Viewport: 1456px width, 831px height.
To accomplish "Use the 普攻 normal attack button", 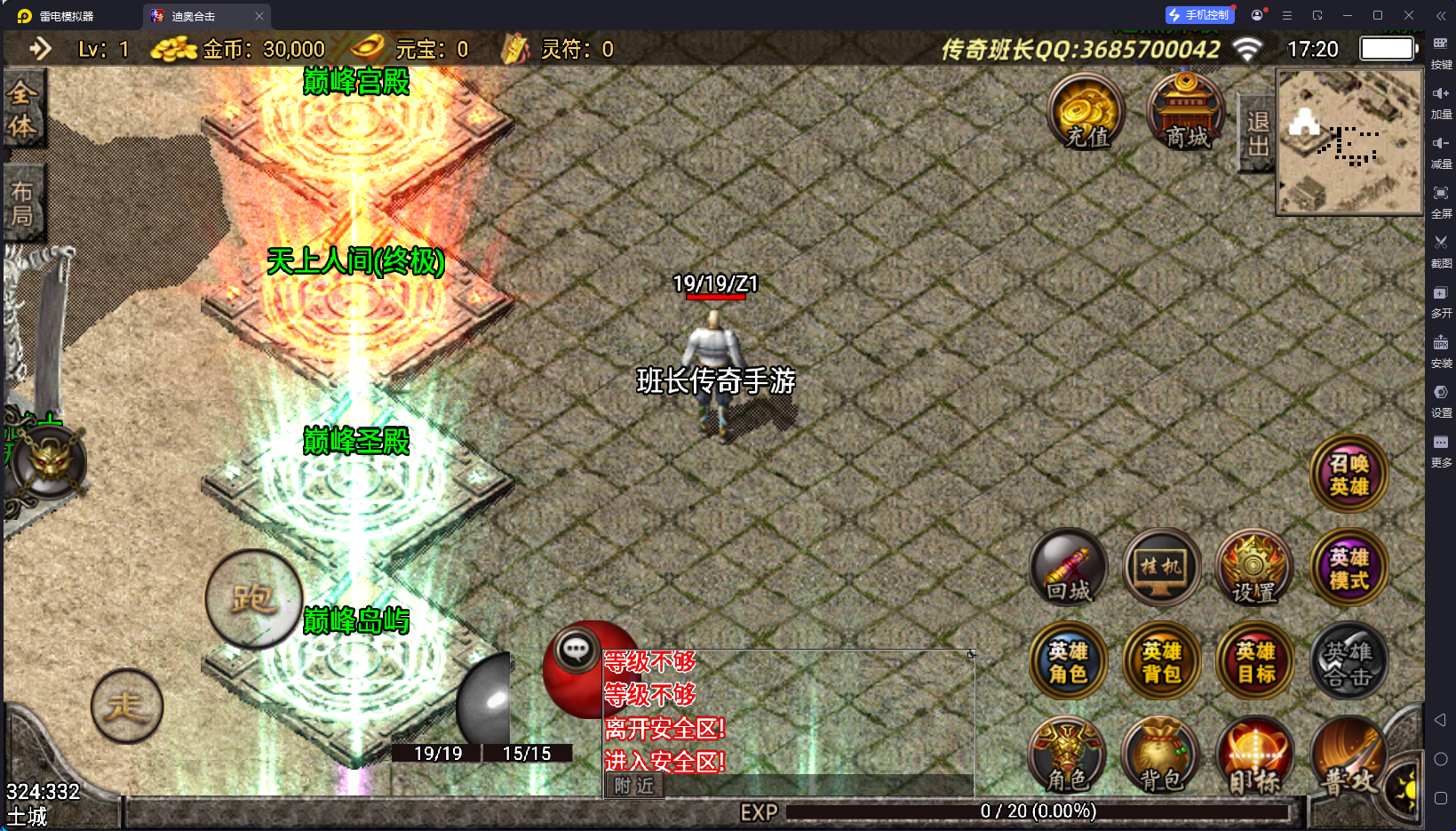I will (1349, 757).
